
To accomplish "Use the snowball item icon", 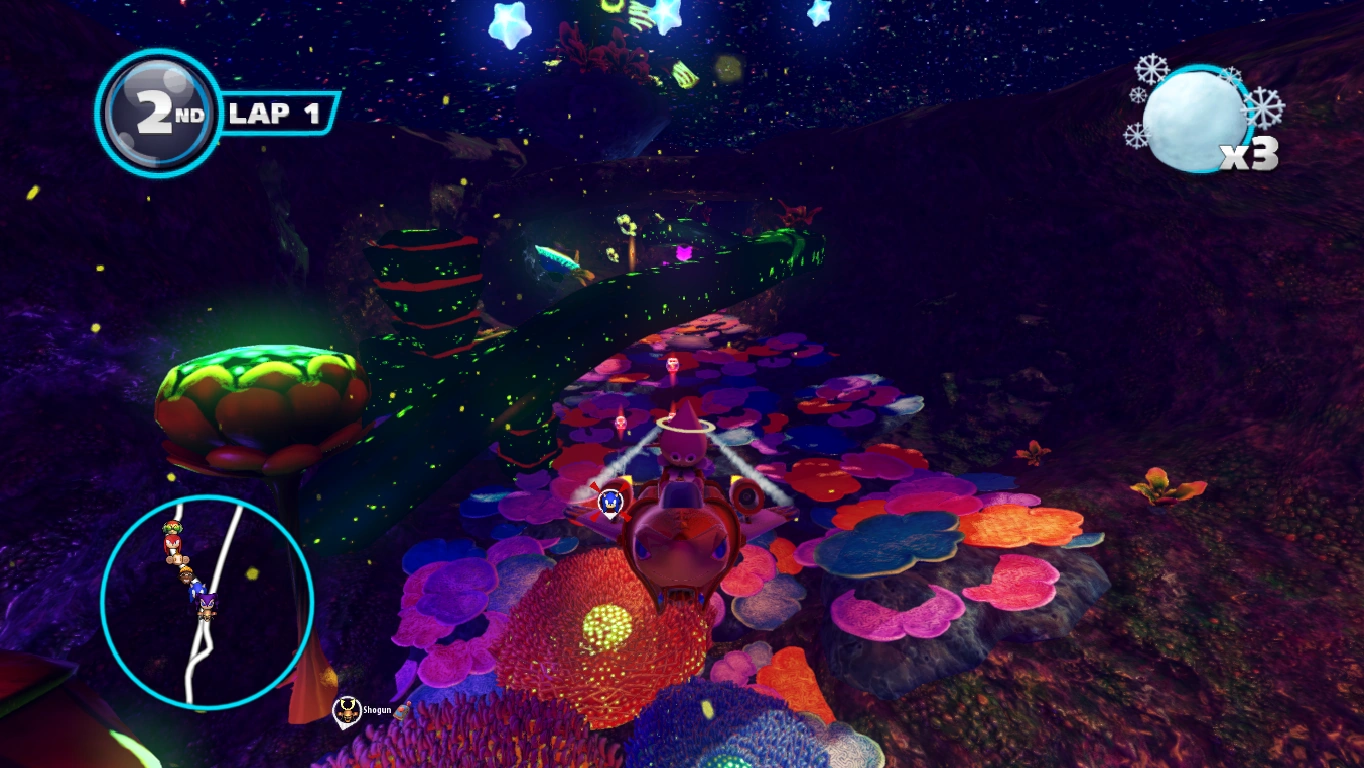I will (1195, 120).
